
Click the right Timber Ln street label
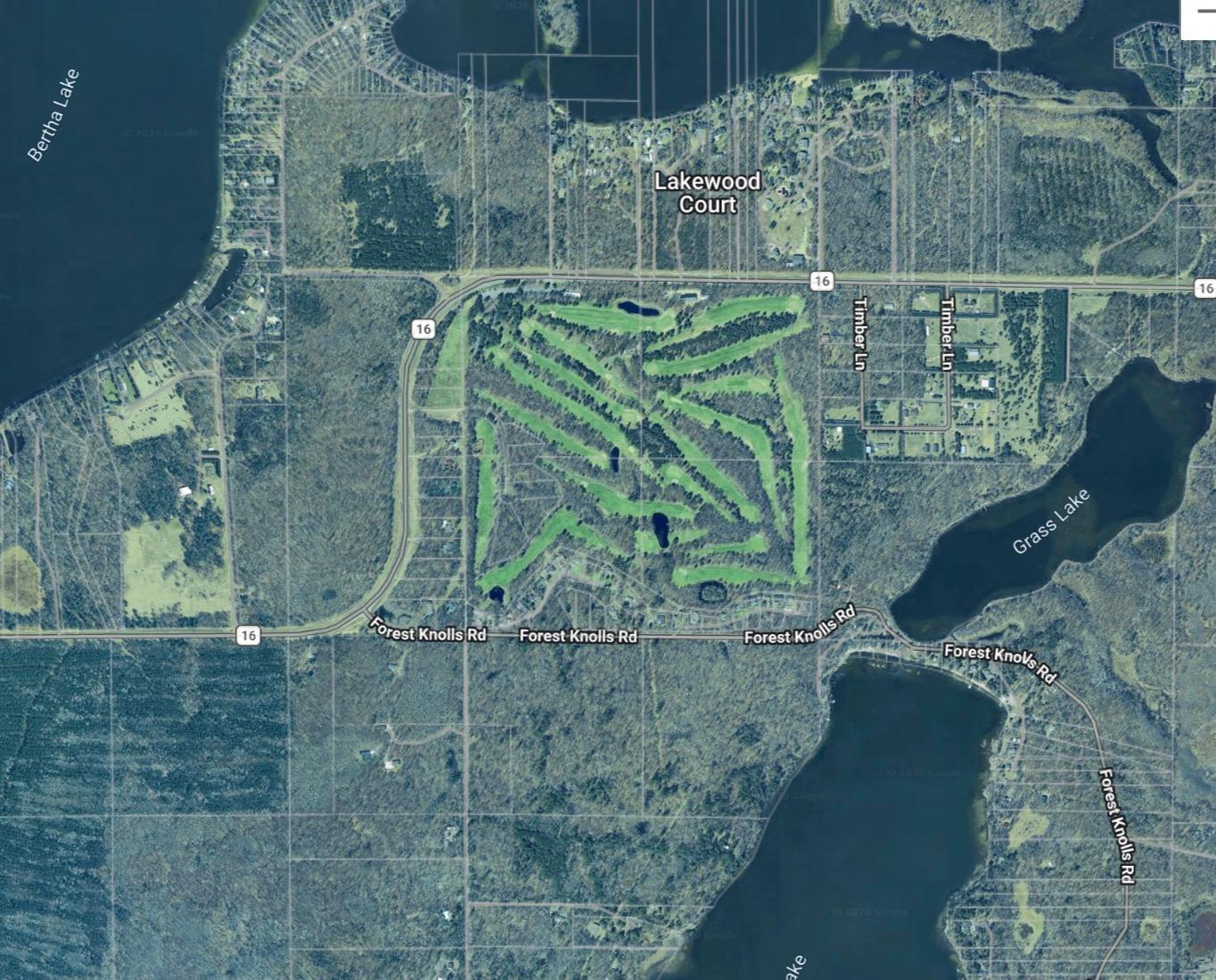tap(945, 333)
